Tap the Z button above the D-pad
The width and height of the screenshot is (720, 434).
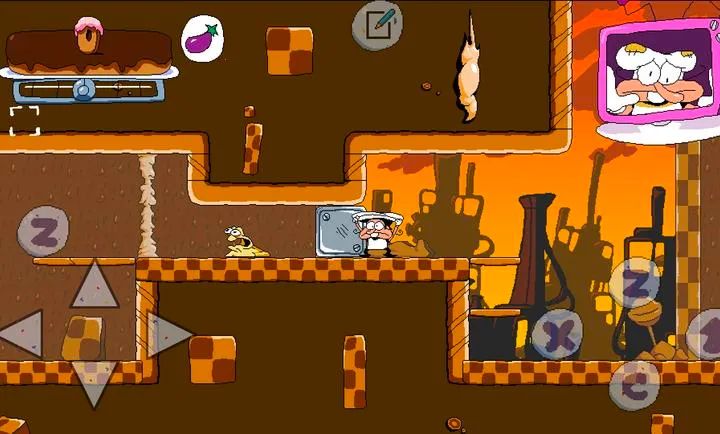tap(43, 232)
